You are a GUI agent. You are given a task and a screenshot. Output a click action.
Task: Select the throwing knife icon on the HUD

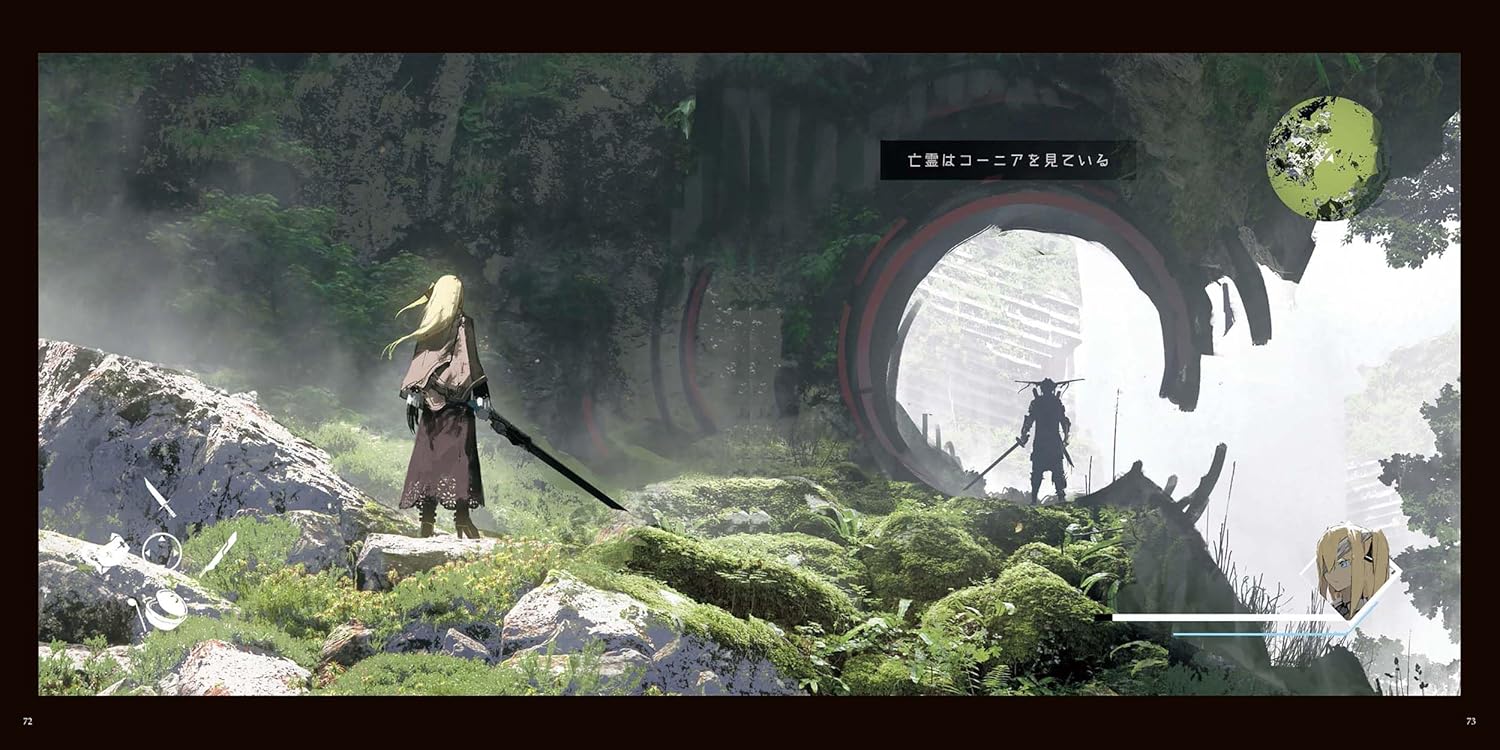click(160, 496)
